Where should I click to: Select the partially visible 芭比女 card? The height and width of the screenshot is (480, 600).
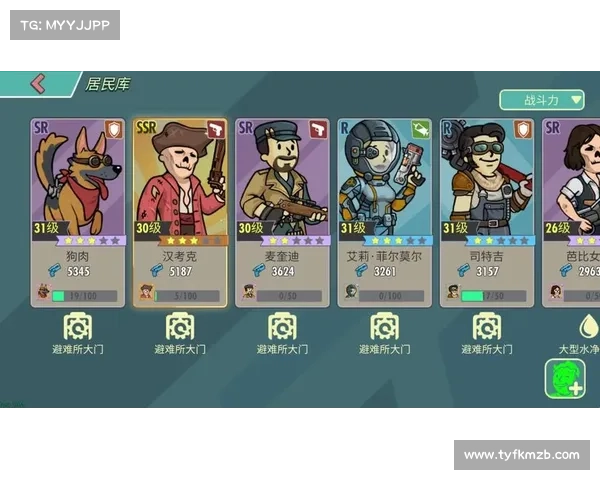tap(572, 212)
